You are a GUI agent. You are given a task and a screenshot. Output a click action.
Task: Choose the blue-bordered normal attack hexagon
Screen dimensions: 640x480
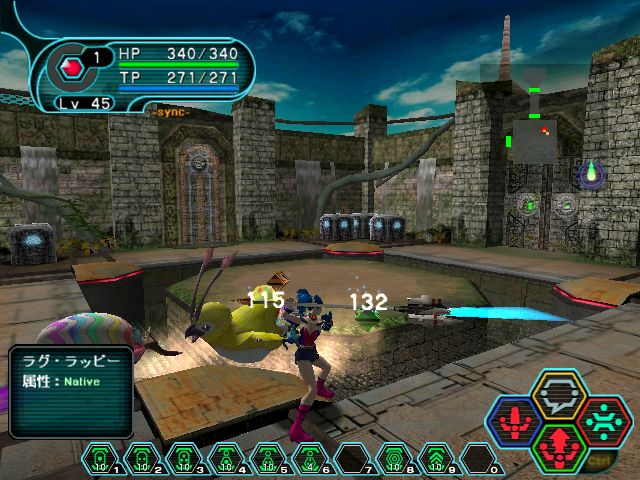[x=517, y=422]
